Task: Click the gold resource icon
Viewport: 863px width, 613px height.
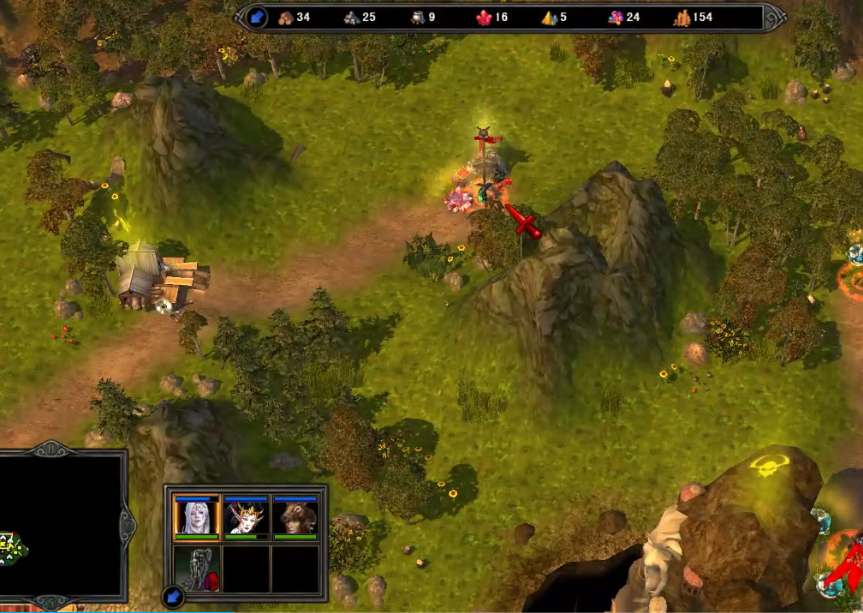Action: pos(682,17)
